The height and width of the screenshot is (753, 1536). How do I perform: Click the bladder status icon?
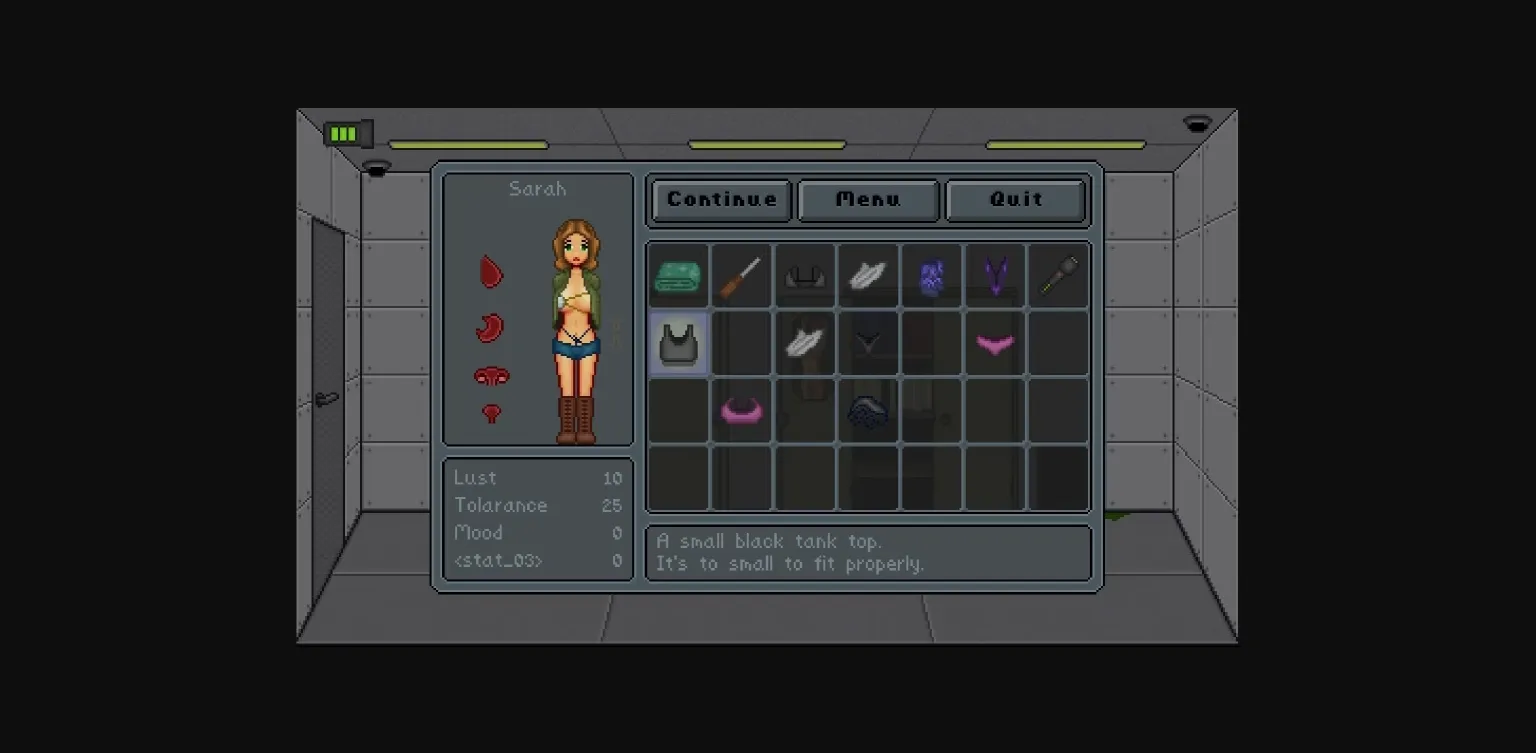[x=490, y=413]
